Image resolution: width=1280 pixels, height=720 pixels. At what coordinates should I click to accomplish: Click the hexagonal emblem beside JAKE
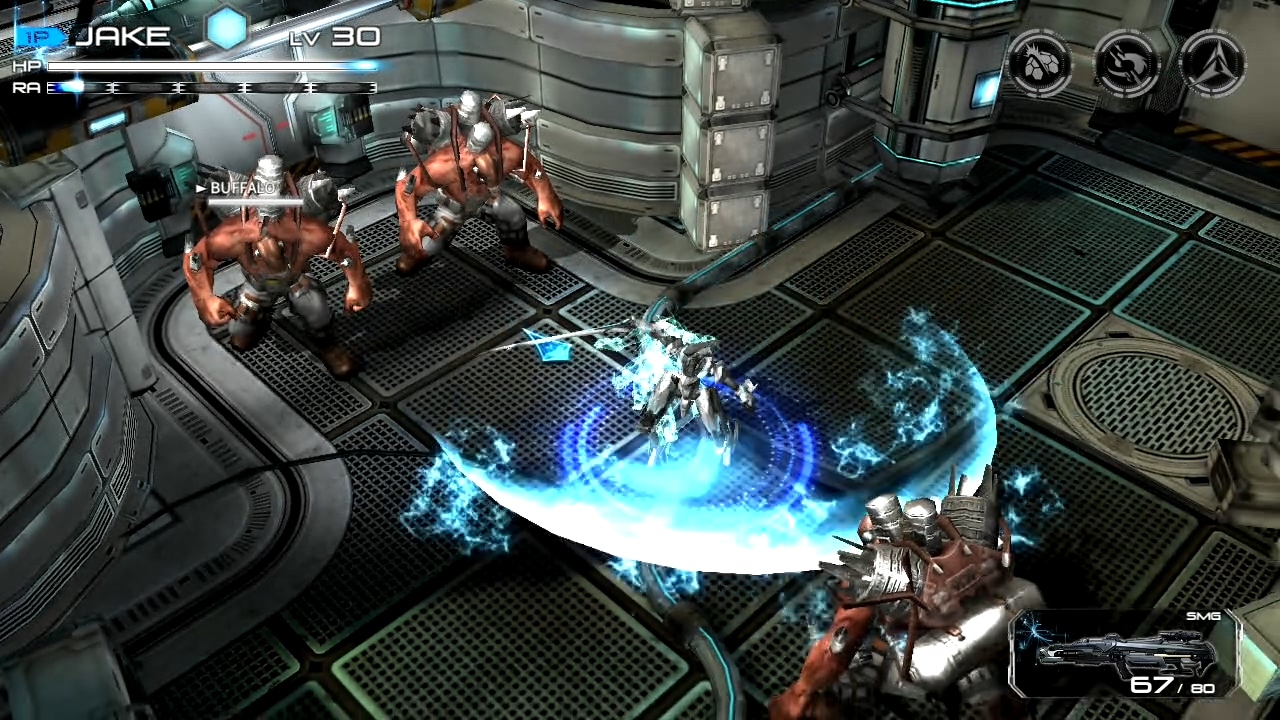[x=228, y=31]
